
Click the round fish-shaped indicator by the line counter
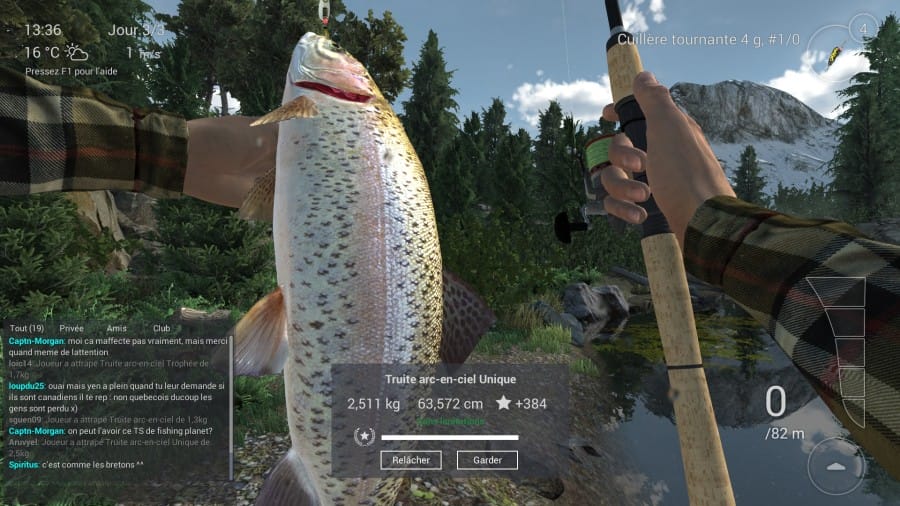pos(836,465)
